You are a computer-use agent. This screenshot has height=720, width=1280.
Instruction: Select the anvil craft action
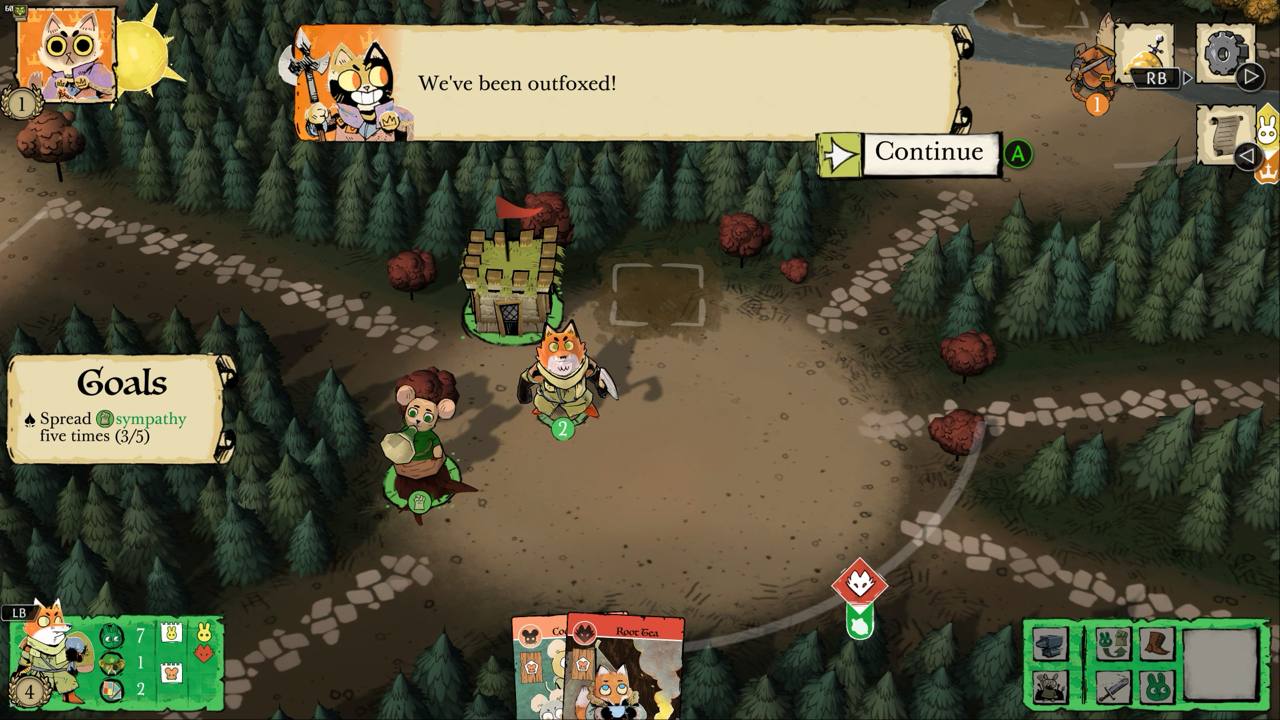pos(1048,645)
